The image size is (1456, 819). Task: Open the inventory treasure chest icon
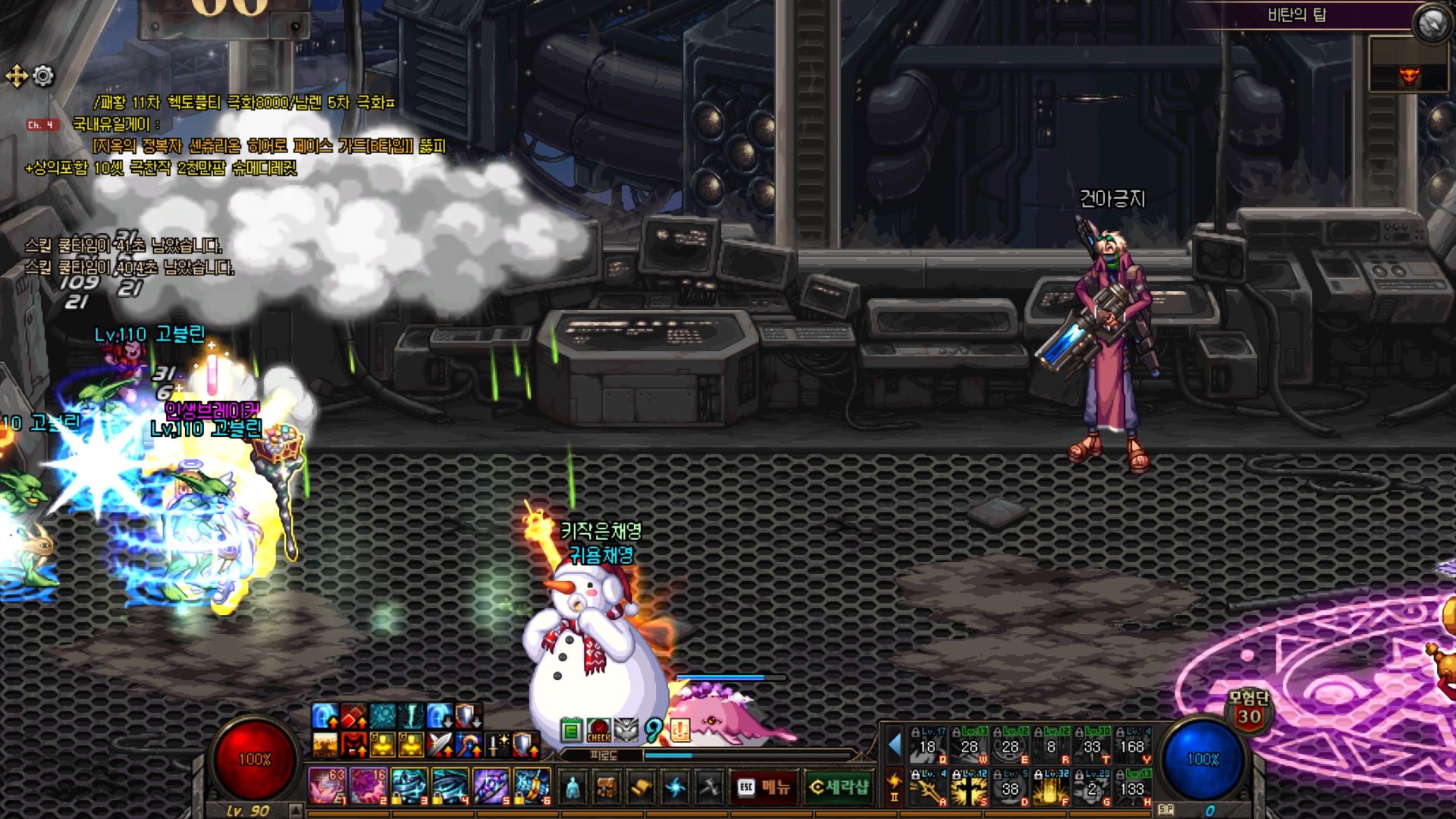point(607,787)
